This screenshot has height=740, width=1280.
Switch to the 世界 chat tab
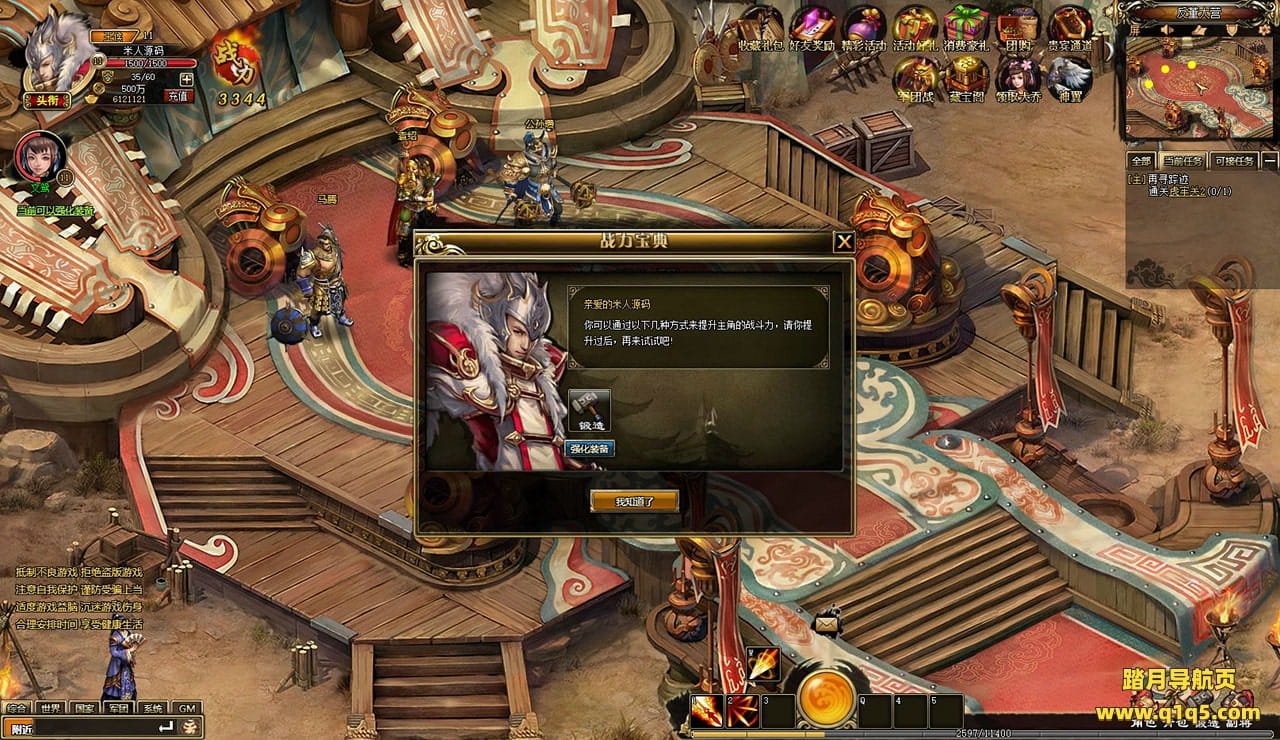51,708
